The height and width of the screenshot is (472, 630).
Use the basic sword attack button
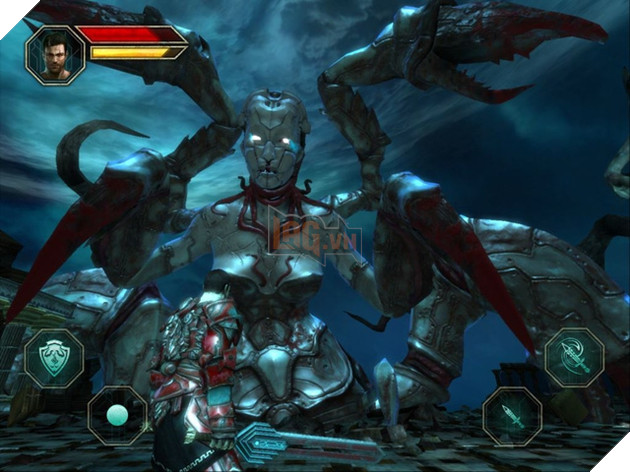pyautogui.click(x=513, y=415)
